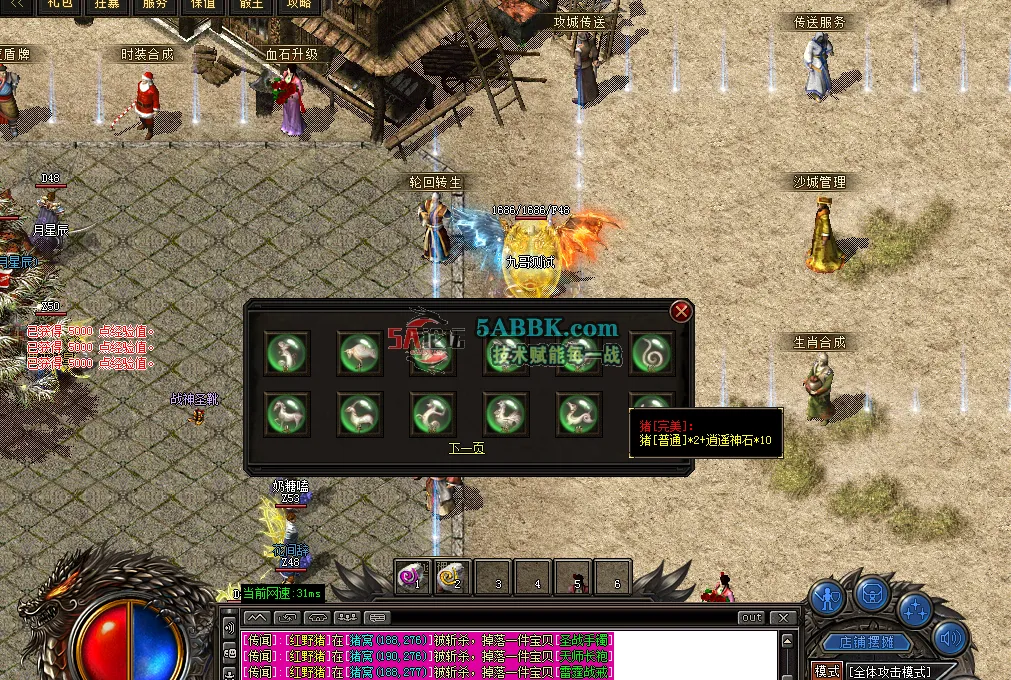Choose the monkey zodiac orb
The height and width of the screenshot is (680, 1011).
pyautogui.click(x=433, y=414)
